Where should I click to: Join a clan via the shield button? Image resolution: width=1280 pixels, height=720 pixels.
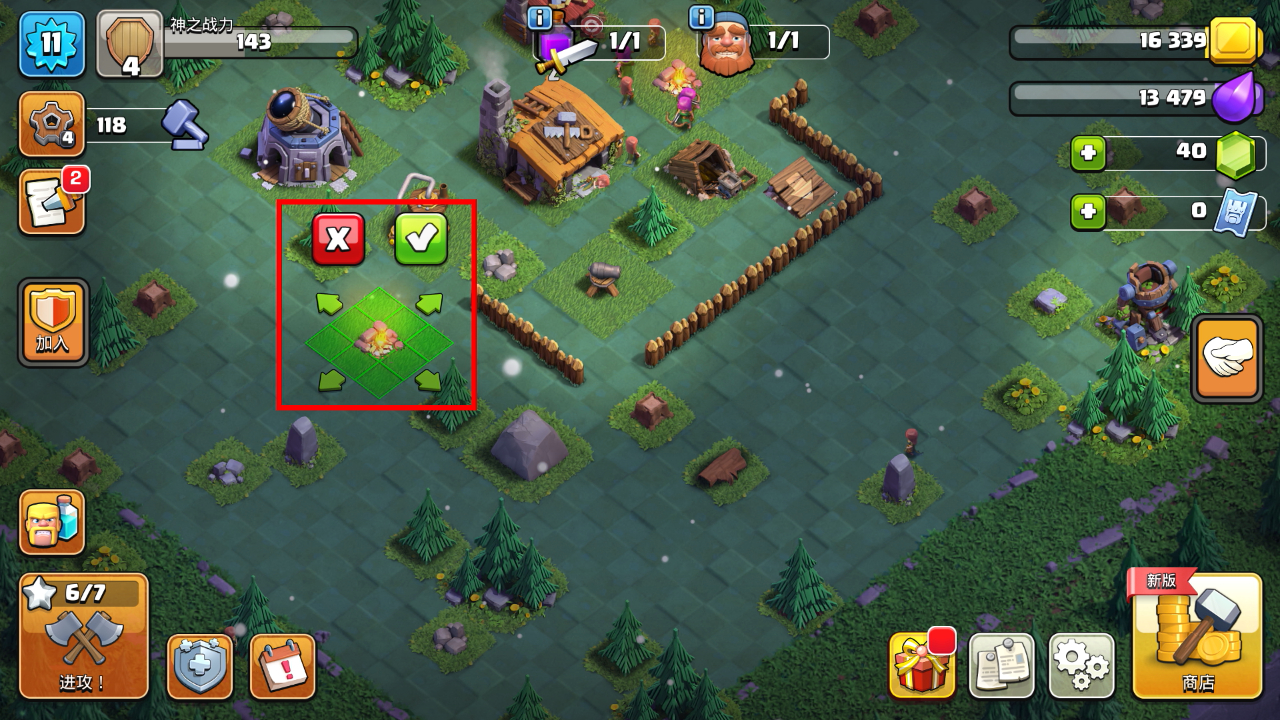[53, 322]
